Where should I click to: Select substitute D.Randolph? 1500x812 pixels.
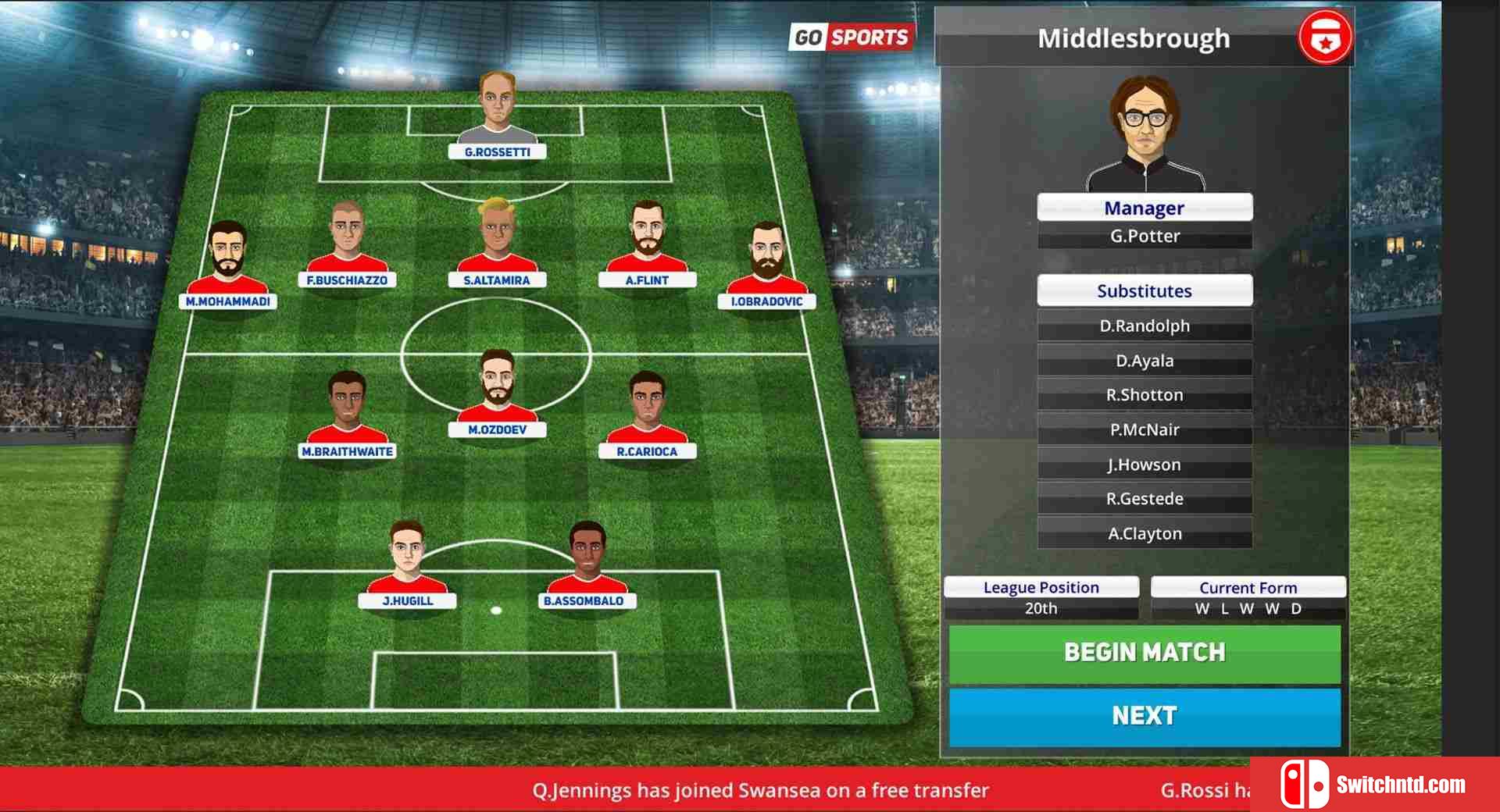1145,326
